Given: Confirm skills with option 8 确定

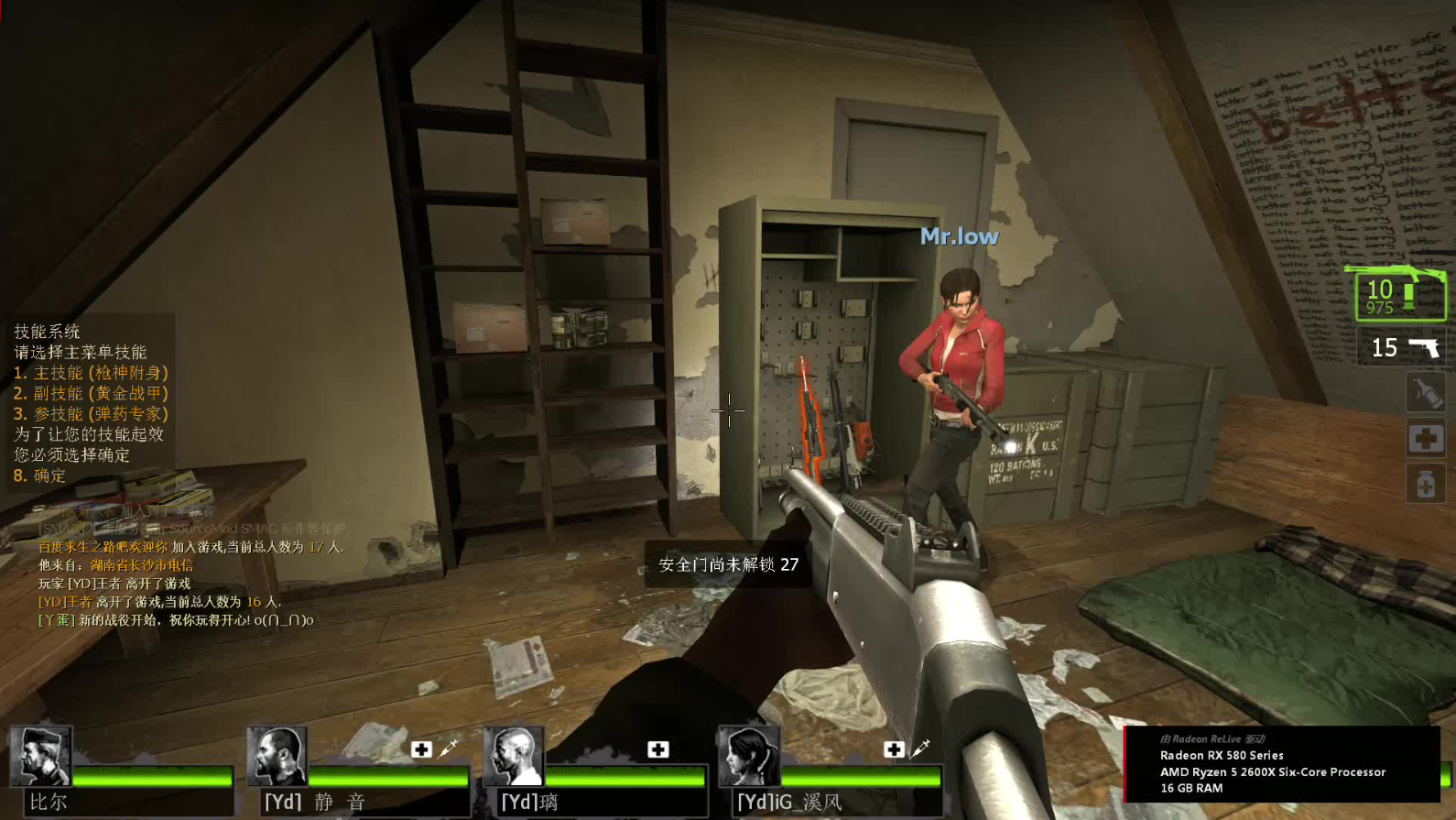Looking at the screenshot, I should pos(40,476).
